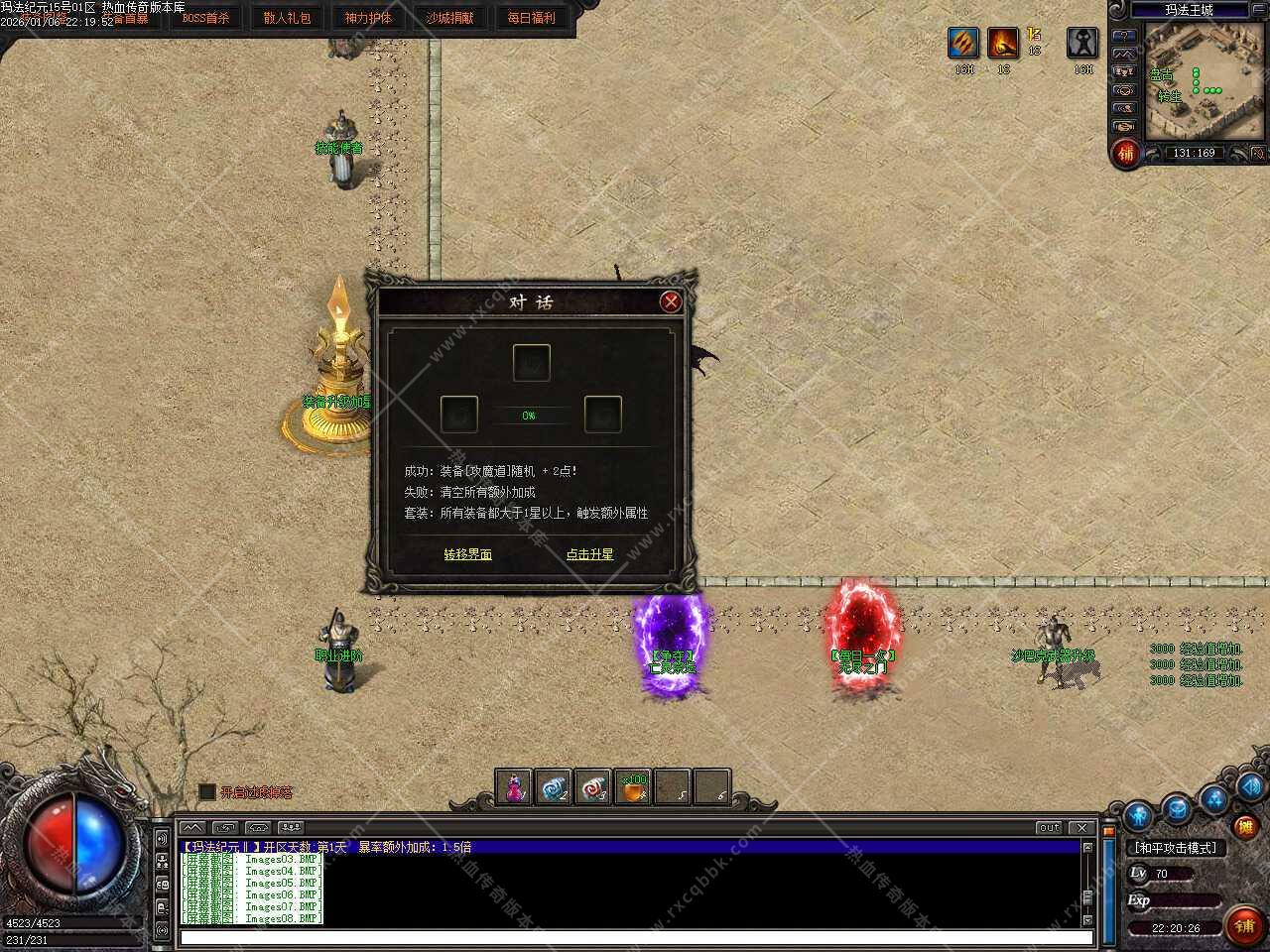Viewport: 1270px width, 952px height.
Task: Open the BOSS首杀 menu
Action: [x=205, y=18]
